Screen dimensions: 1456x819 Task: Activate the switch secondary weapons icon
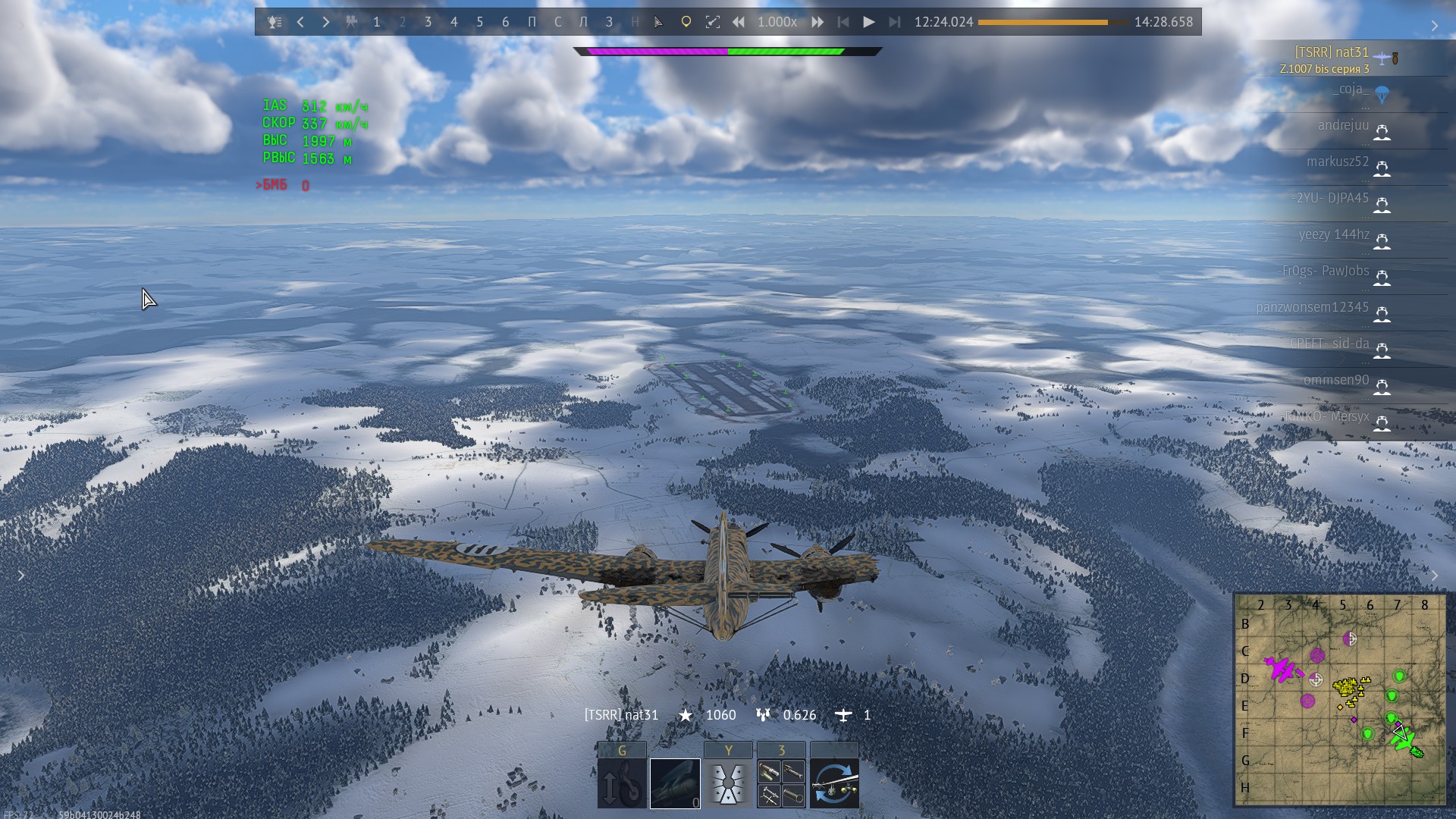pyautogui.click(x=834, y=783)
